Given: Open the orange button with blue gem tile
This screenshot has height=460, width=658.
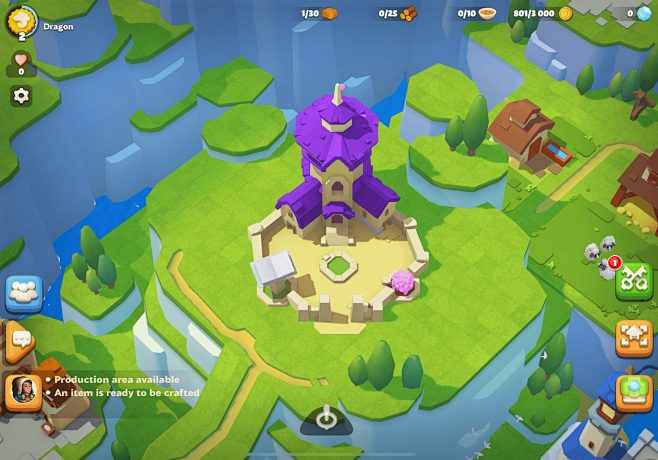Looking at the screenshot, I should click(634, 391).
